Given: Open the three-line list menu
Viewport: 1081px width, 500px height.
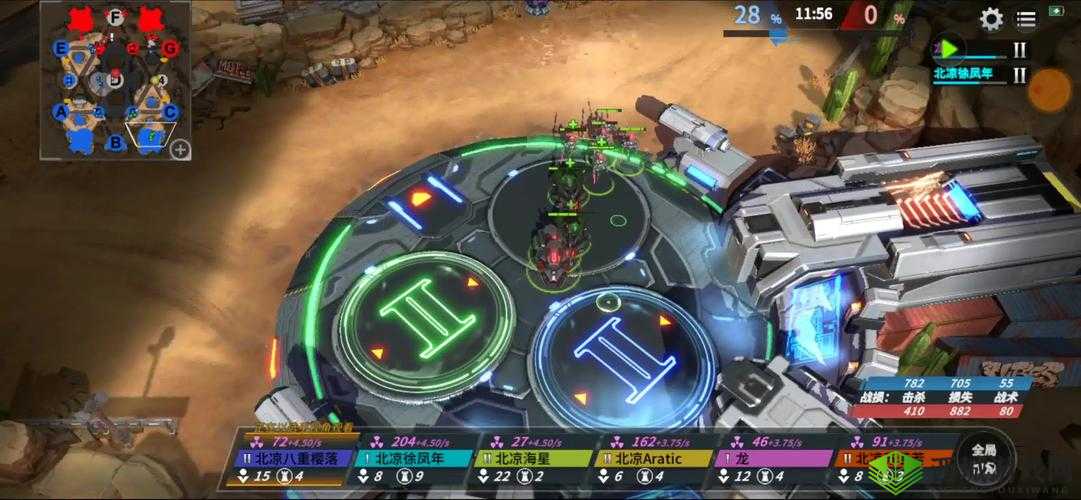Looking at the screenshot, I should 1026,19.
